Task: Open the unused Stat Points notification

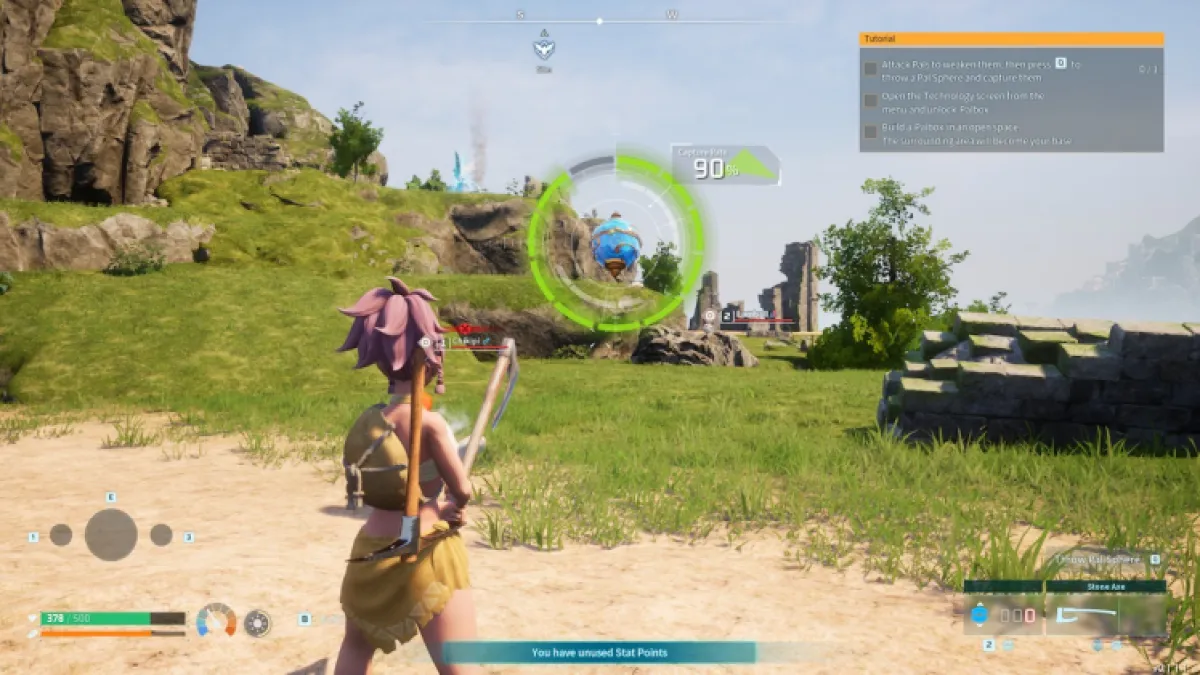Action: [598, 652]
